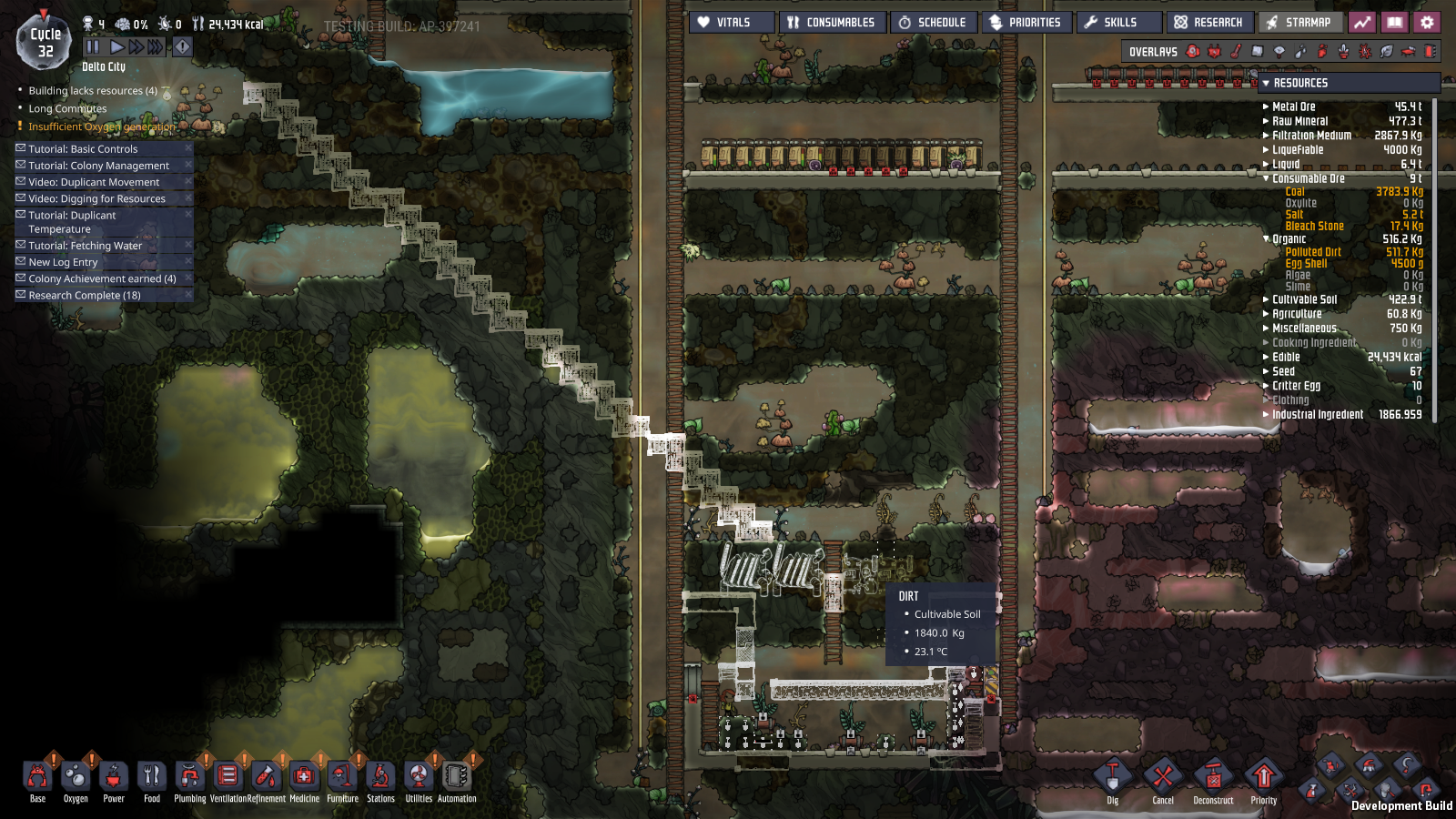Collapse the Resources panel header
Screen dimensions: 1456x819
(x=1267, y=83)
